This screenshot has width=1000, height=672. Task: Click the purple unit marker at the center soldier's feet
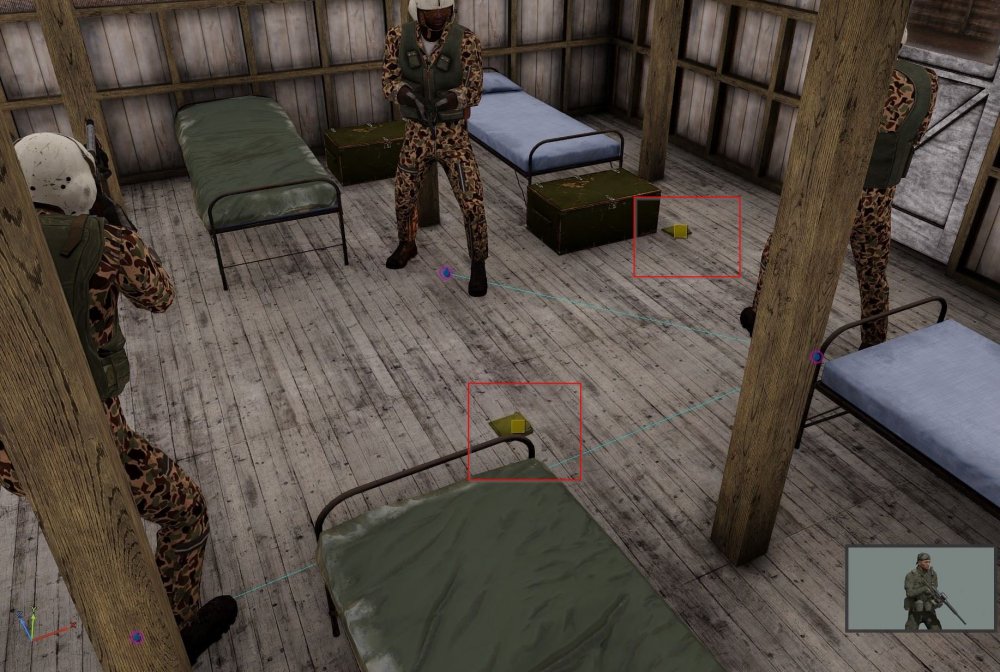[x=446, y=272]
